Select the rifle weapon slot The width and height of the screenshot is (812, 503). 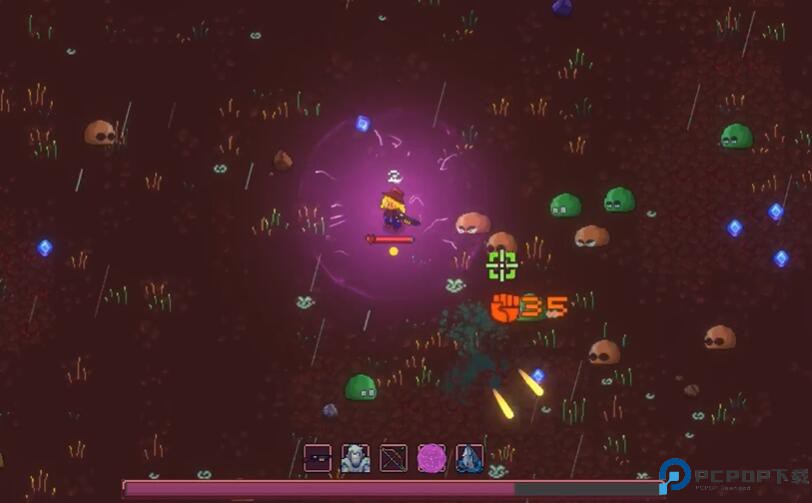click(x=317, y=458)
